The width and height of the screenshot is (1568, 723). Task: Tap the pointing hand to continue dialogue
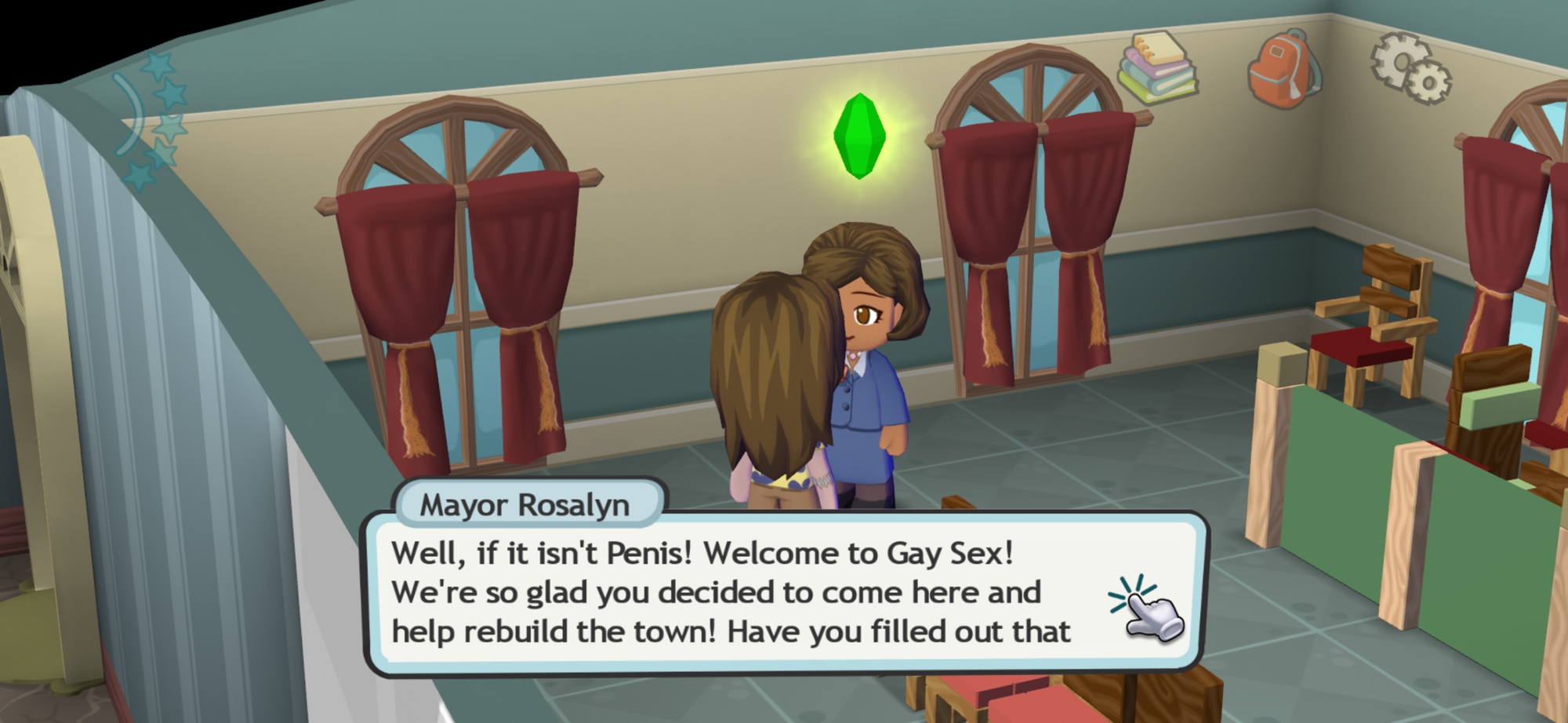coord(1149,609)
